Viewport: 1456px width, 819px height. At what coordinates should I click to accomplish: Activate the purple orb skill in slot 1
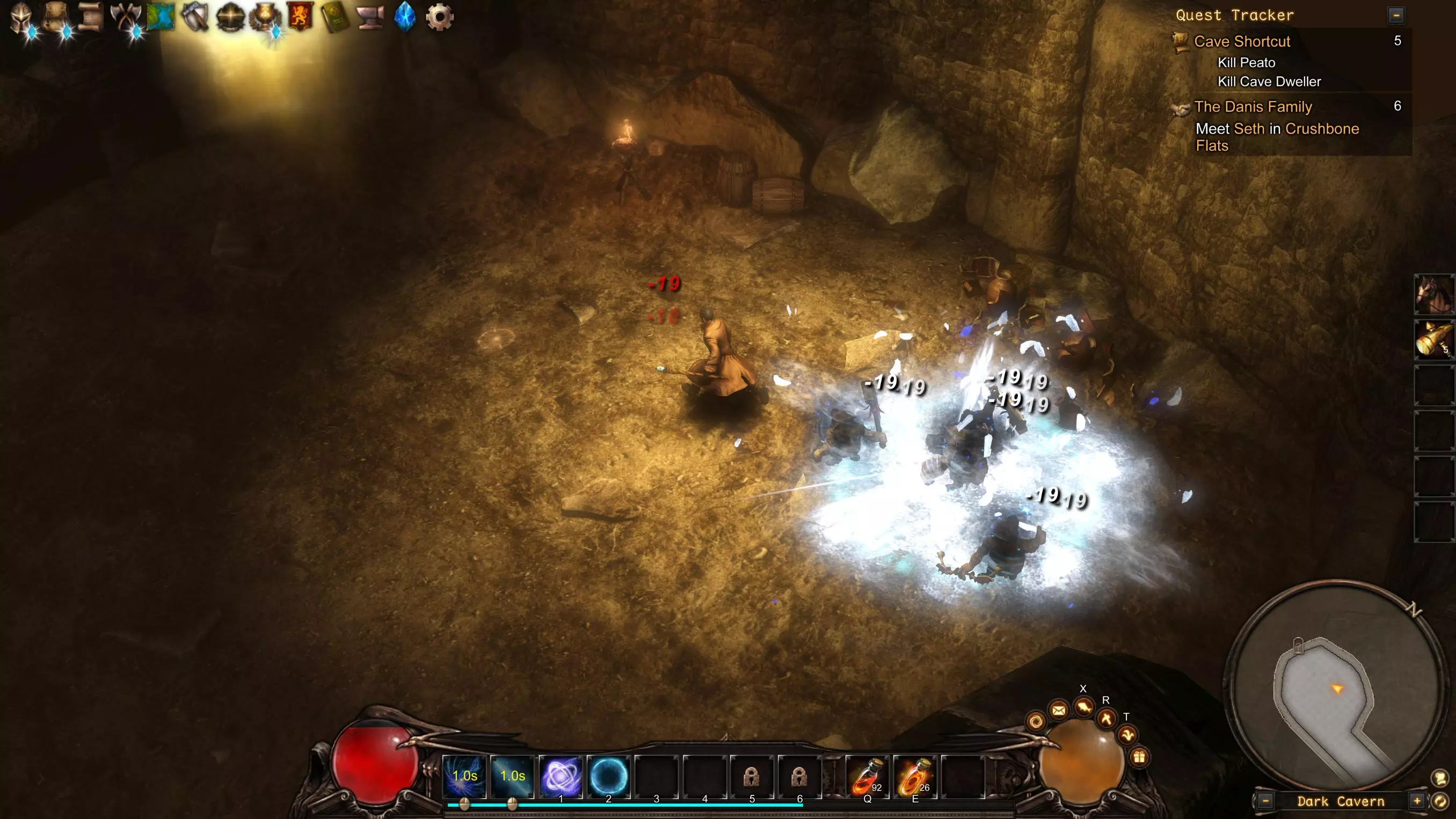[560, 777]
